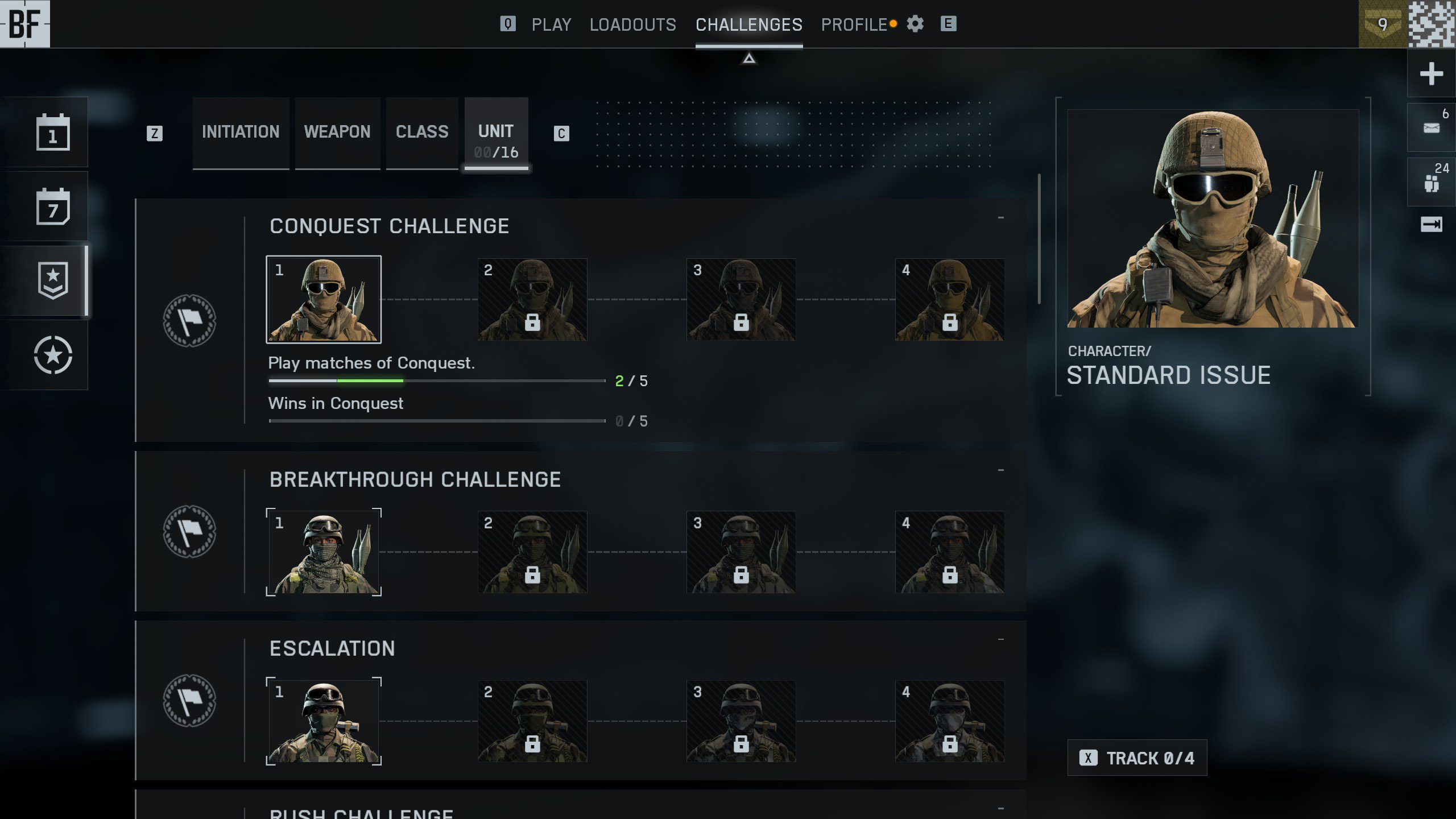Choose locked Escalation tier 3 thumbnail
This screenshot has width=1456, height=819.
point(741,721)
